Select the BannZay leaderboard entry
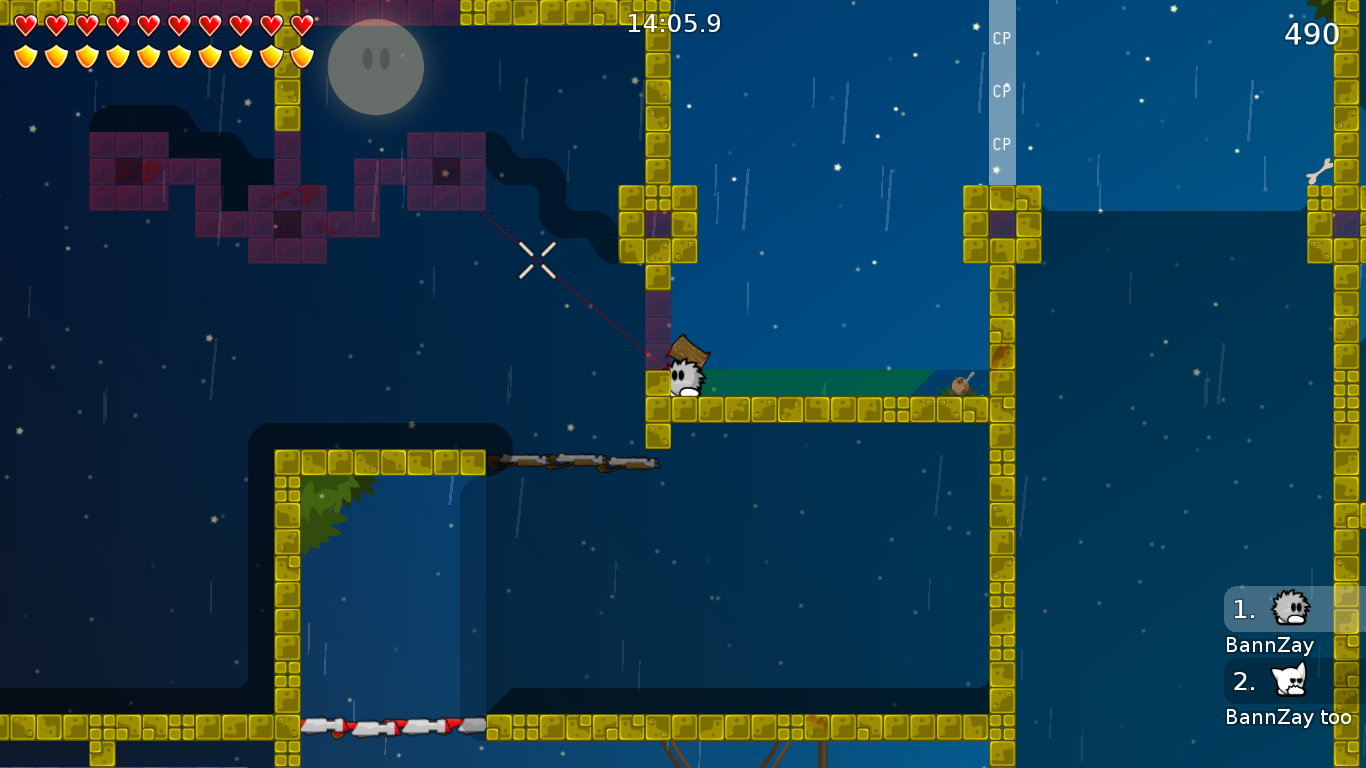This screenshot has width=1366, height=768. (x=1268, y=645)
